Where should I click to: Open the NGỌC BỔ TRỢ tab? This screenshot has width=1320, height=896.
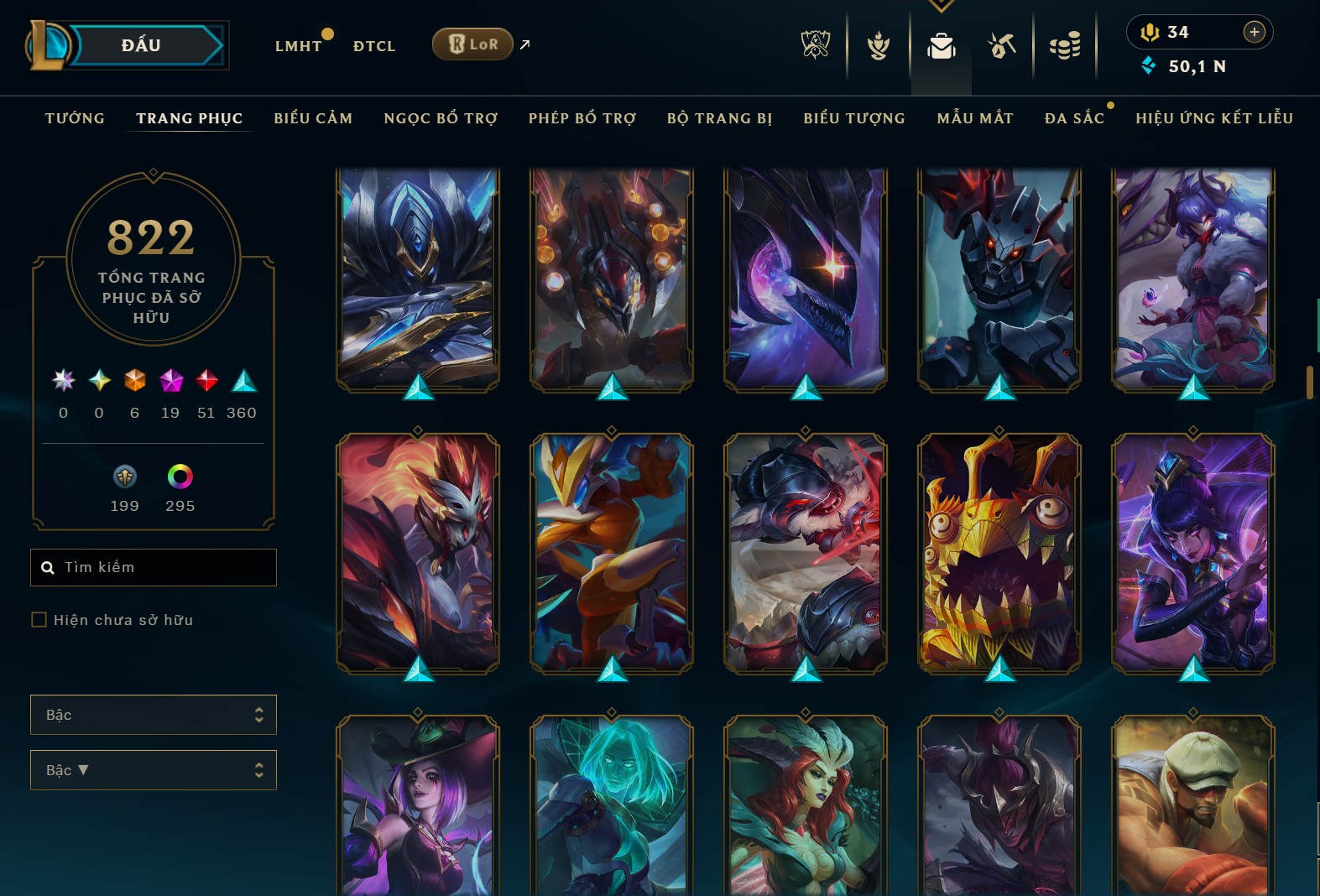click(441, 118)
